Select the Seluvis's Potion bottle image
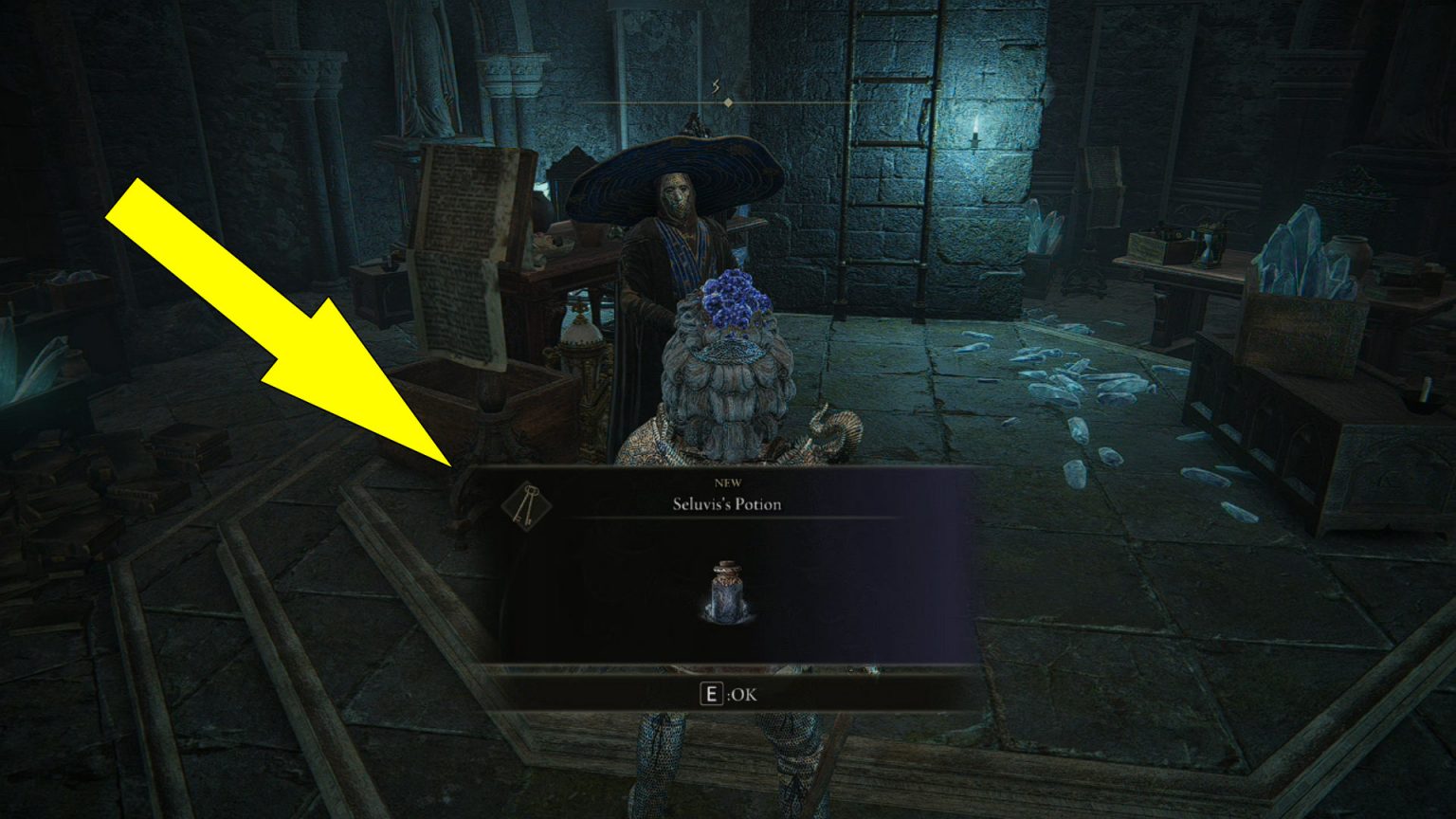The width and height of the screenshot is (1456, 819). click(x=725, y=594)
